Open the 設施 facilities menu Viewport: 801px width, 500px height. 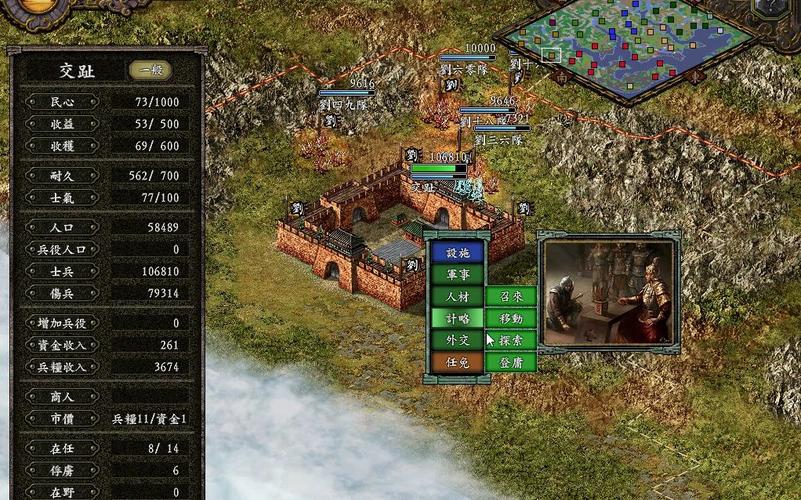point(457,253)
